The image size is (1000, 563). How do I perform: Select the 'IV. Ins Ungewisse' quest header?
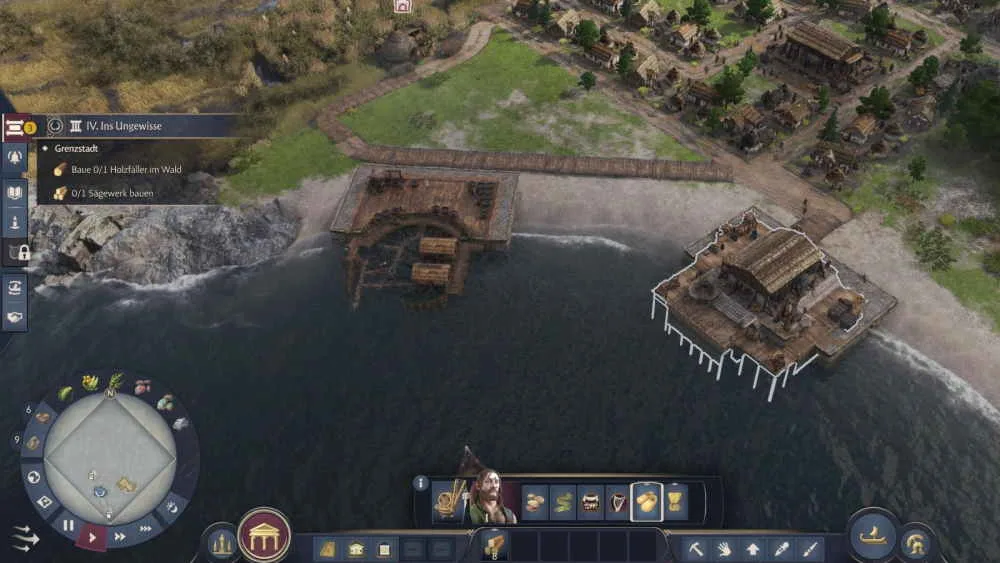tap(123, 126)
